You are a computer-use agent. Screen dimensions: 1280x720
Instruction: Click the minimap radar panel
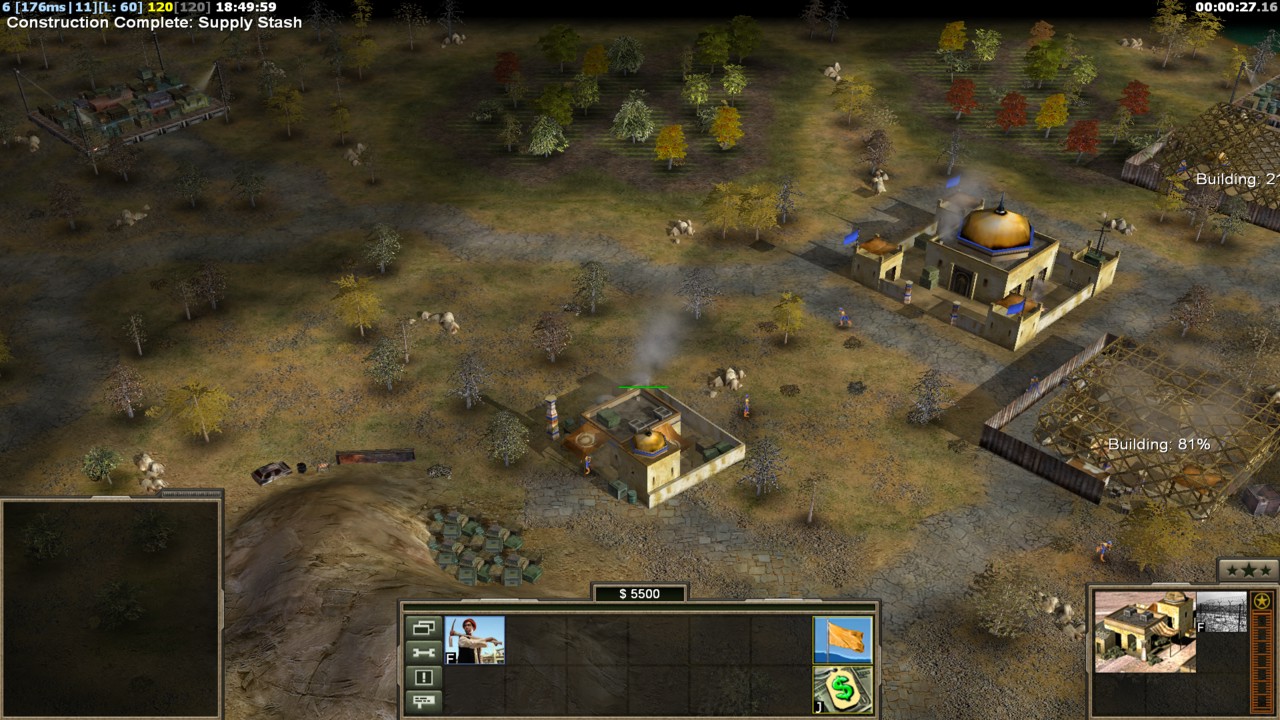click(110, 607)
